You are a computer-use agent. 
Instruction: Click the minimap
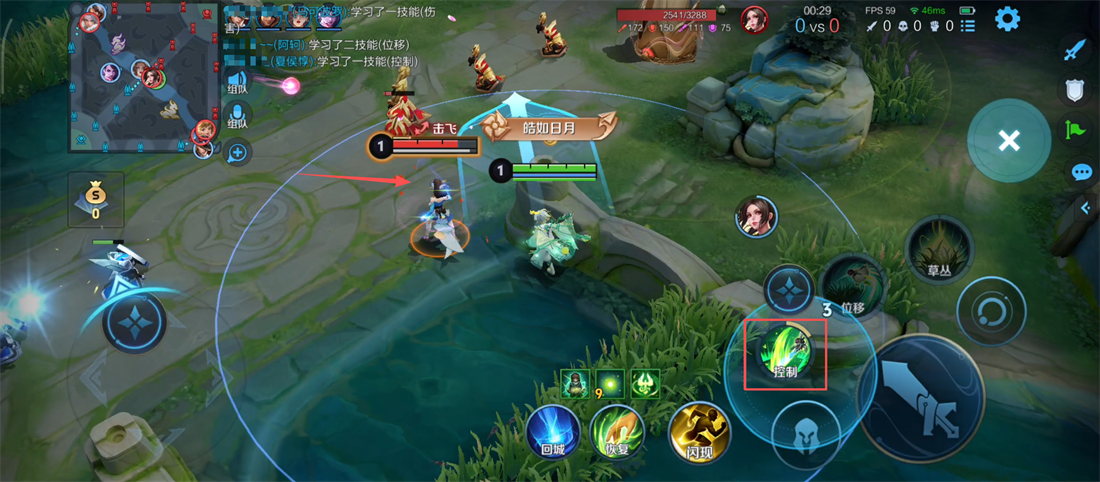142,76
